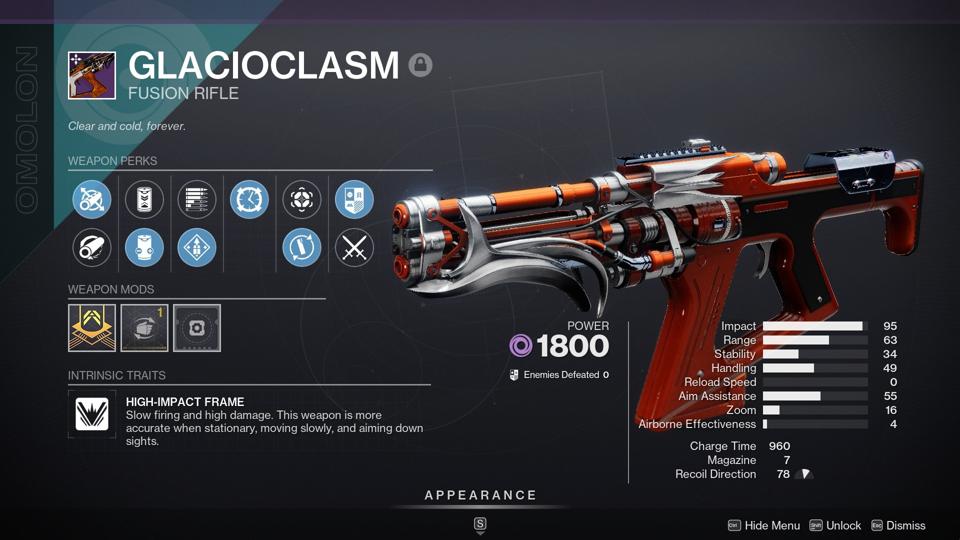Select the crossed swords origin trait
This screenshot has height=540, width=960.
(354, 248)
